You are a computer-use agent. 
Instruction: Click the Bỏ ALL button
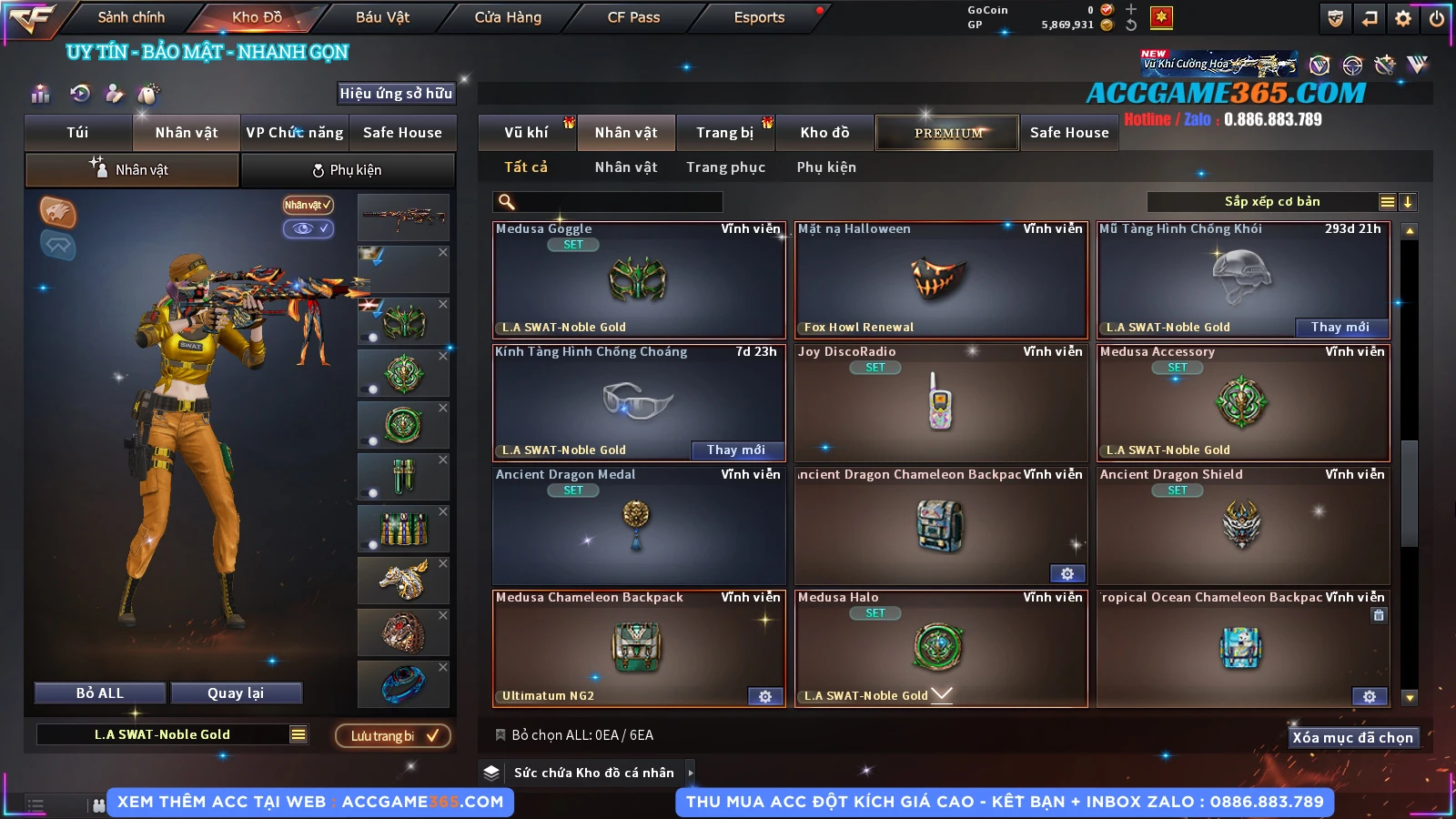point(99,693)
